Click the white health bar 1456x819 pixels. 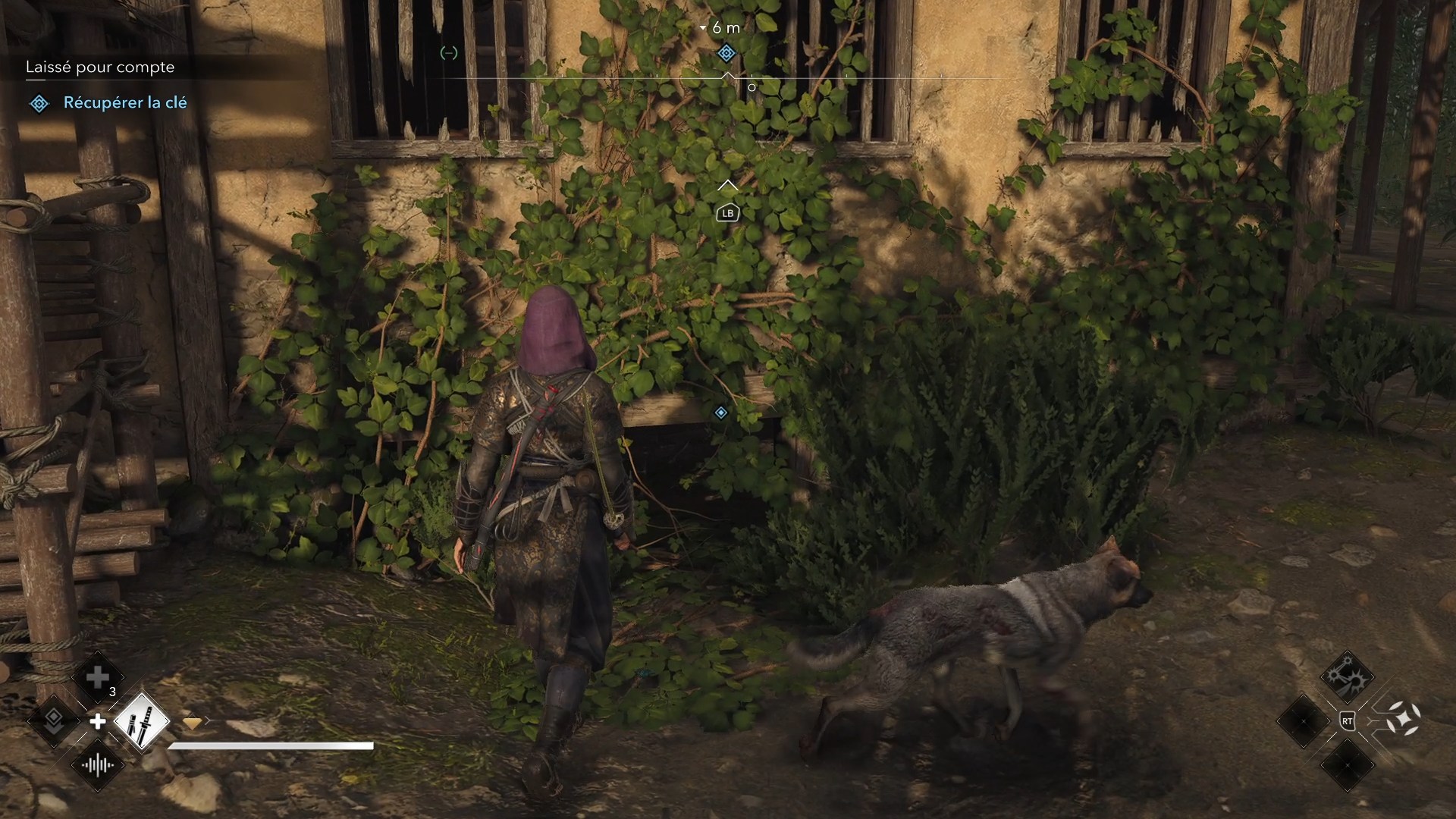click(x=270, y=747)
